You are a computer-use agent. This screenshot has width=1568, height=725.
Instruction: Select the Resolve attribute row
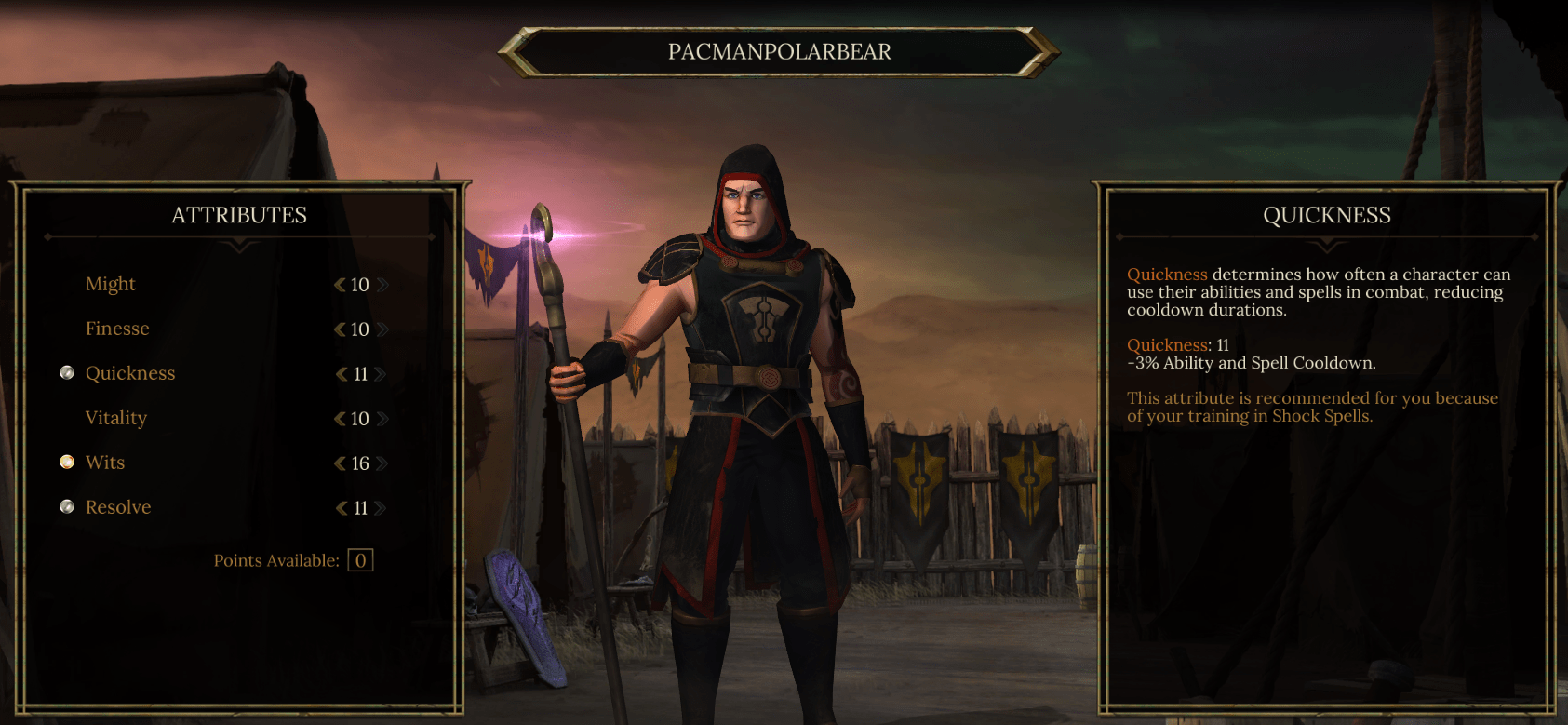[x=117, y=506]
